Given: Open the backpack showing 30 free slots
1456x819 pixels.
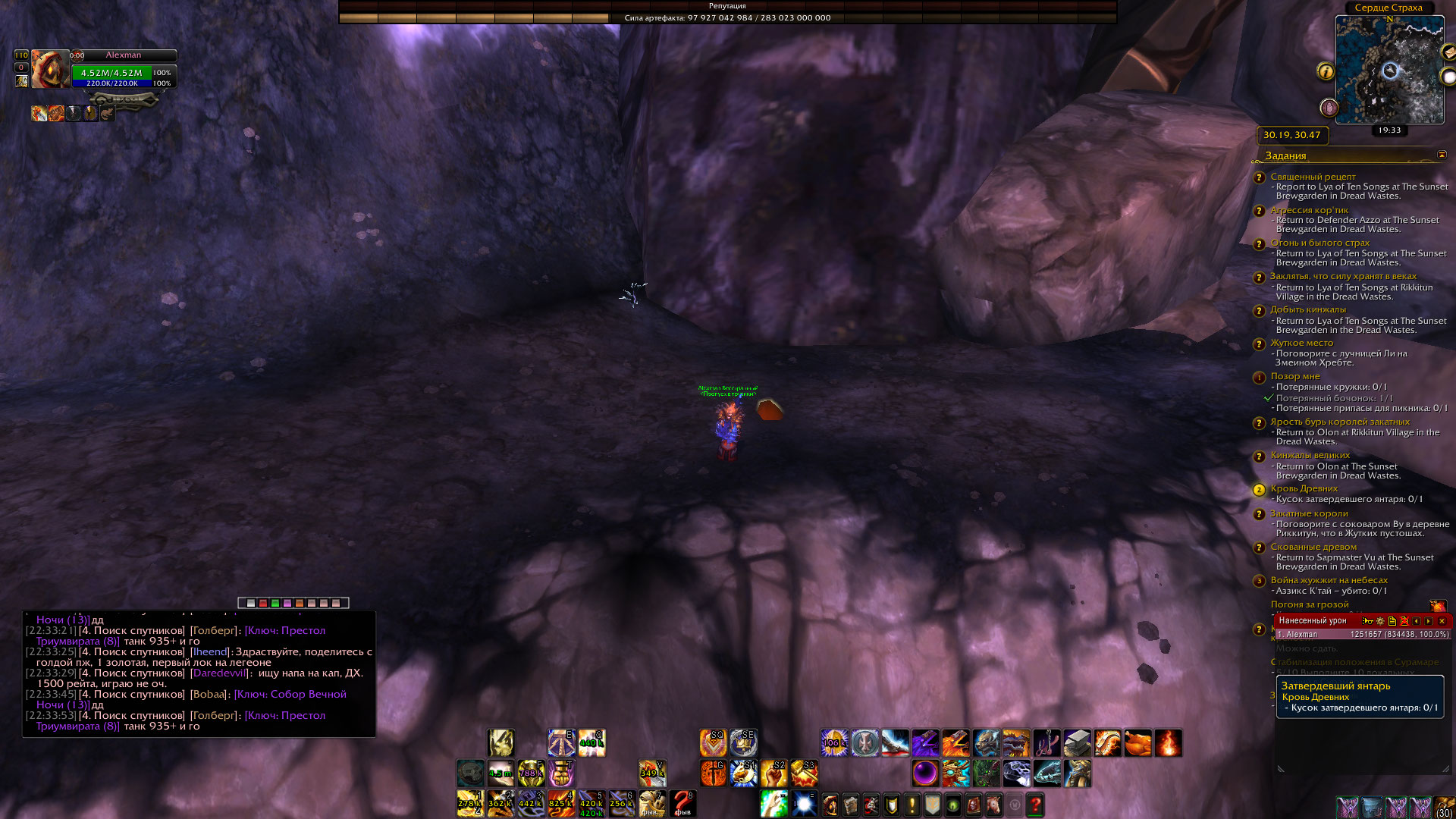Looking at the screenshot, I should (1444, 807).
